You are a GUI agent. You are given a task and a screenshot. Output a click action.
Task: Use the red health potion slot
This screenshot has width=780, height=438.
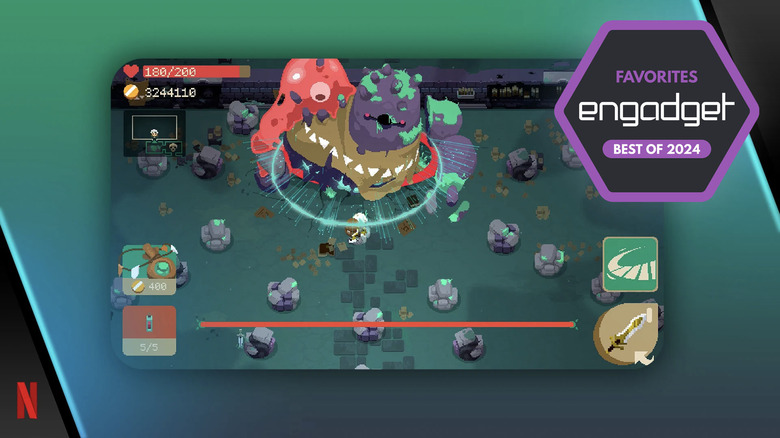149,330
